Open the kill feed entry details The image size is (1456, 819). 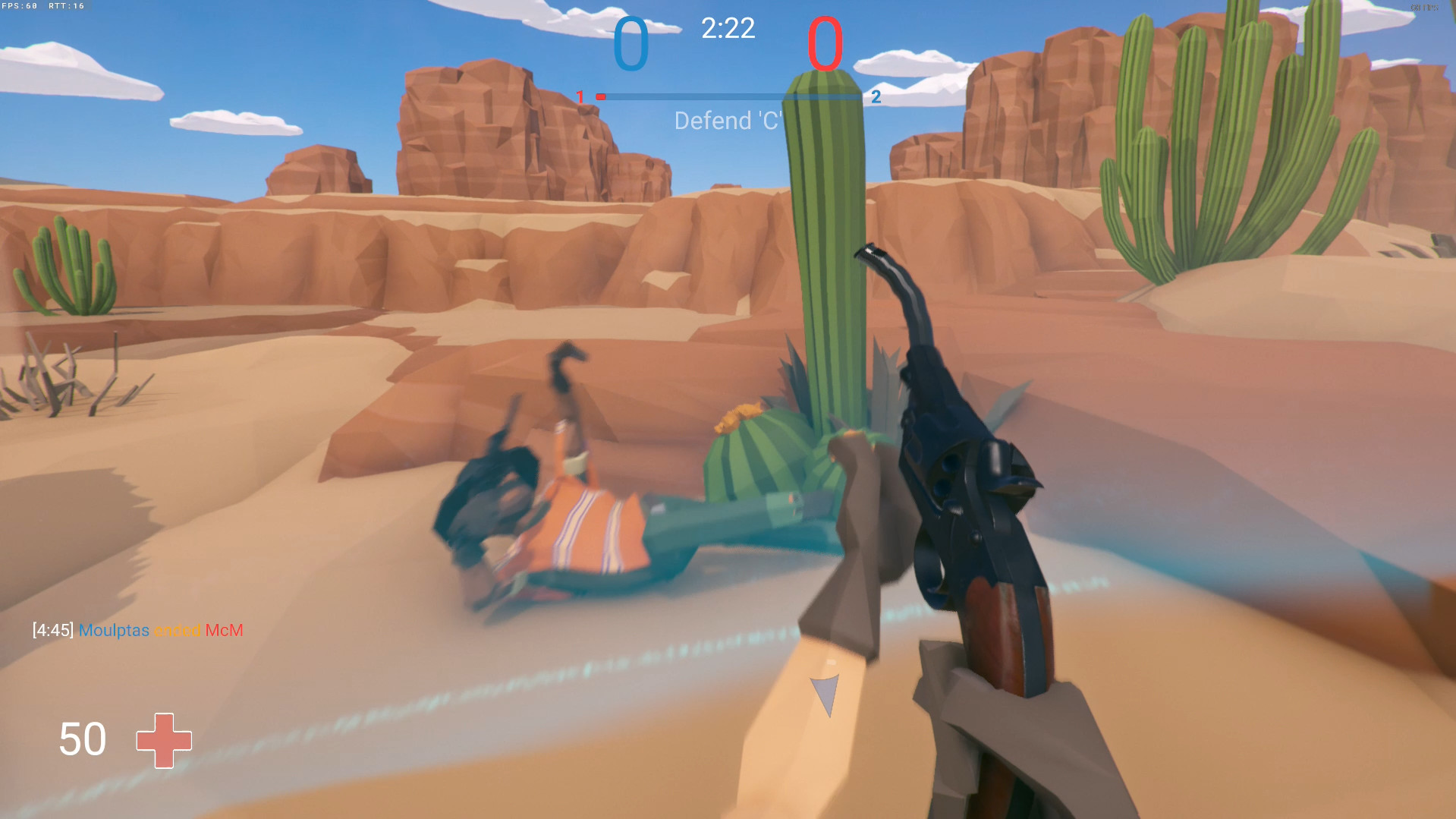point(137,630)
